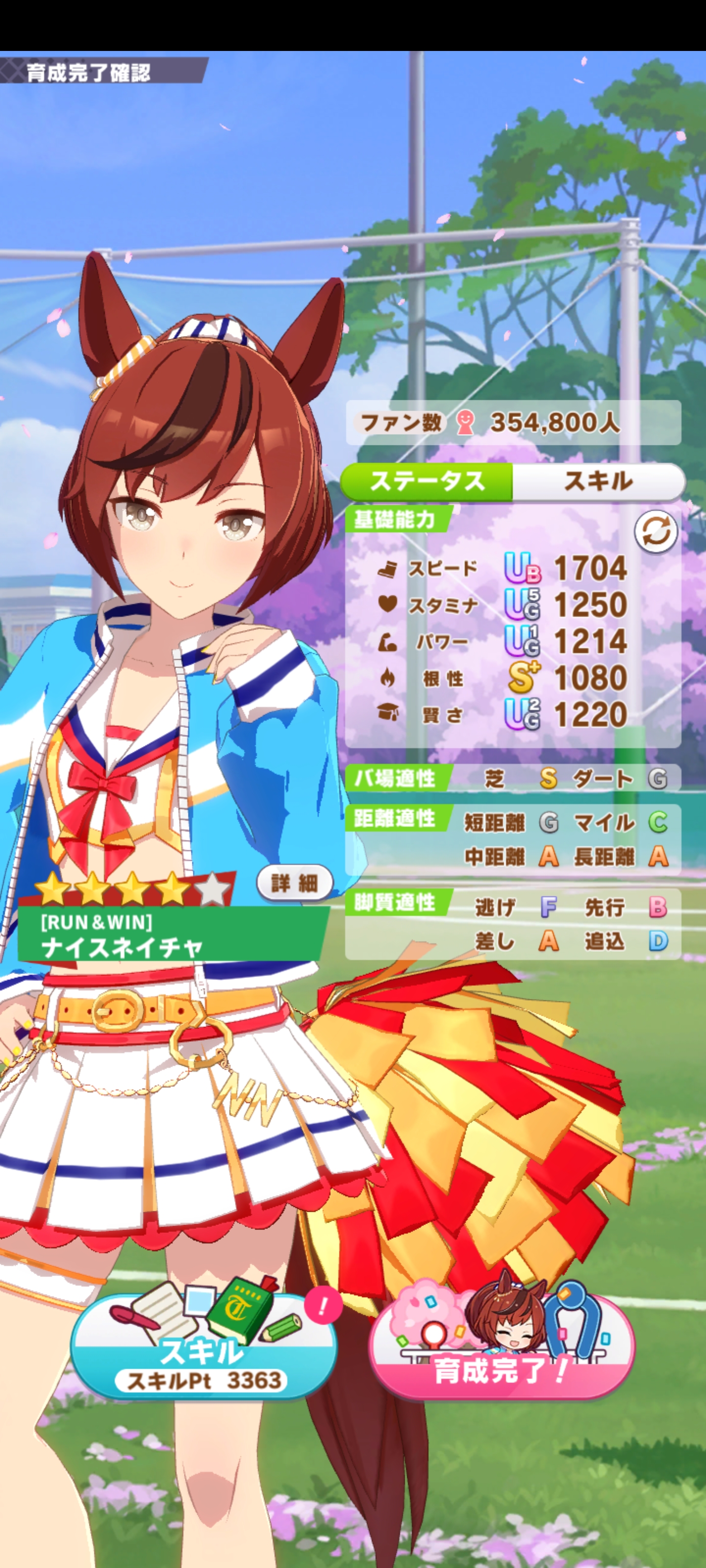706x1568 pixels.
Task: Toggle the stats display refresh icon
Action: pyautogui.click(x=656, y=531)
